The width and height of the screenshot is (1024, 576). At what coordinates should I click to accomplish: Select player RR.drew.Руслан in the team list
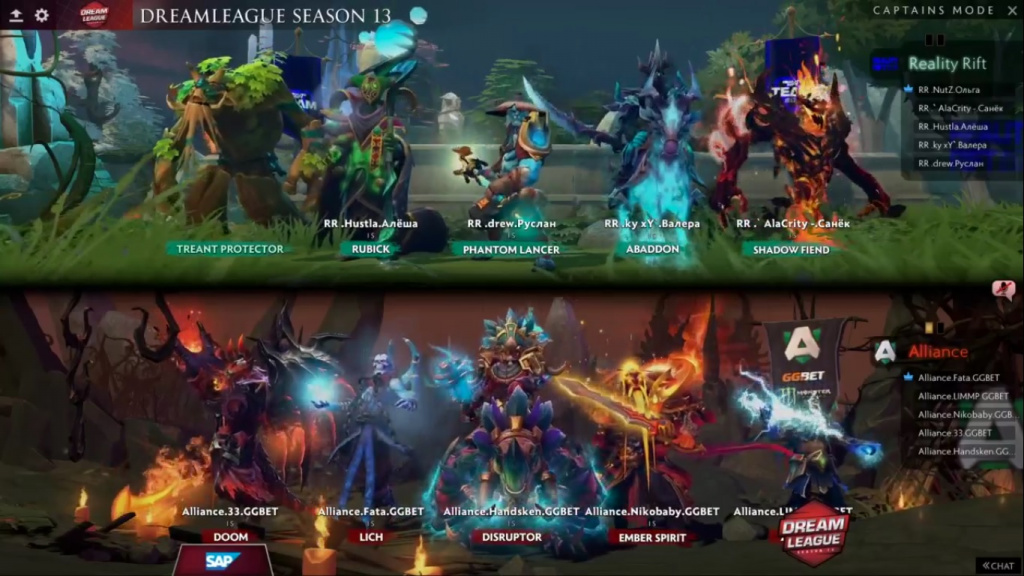coord(950,163)
